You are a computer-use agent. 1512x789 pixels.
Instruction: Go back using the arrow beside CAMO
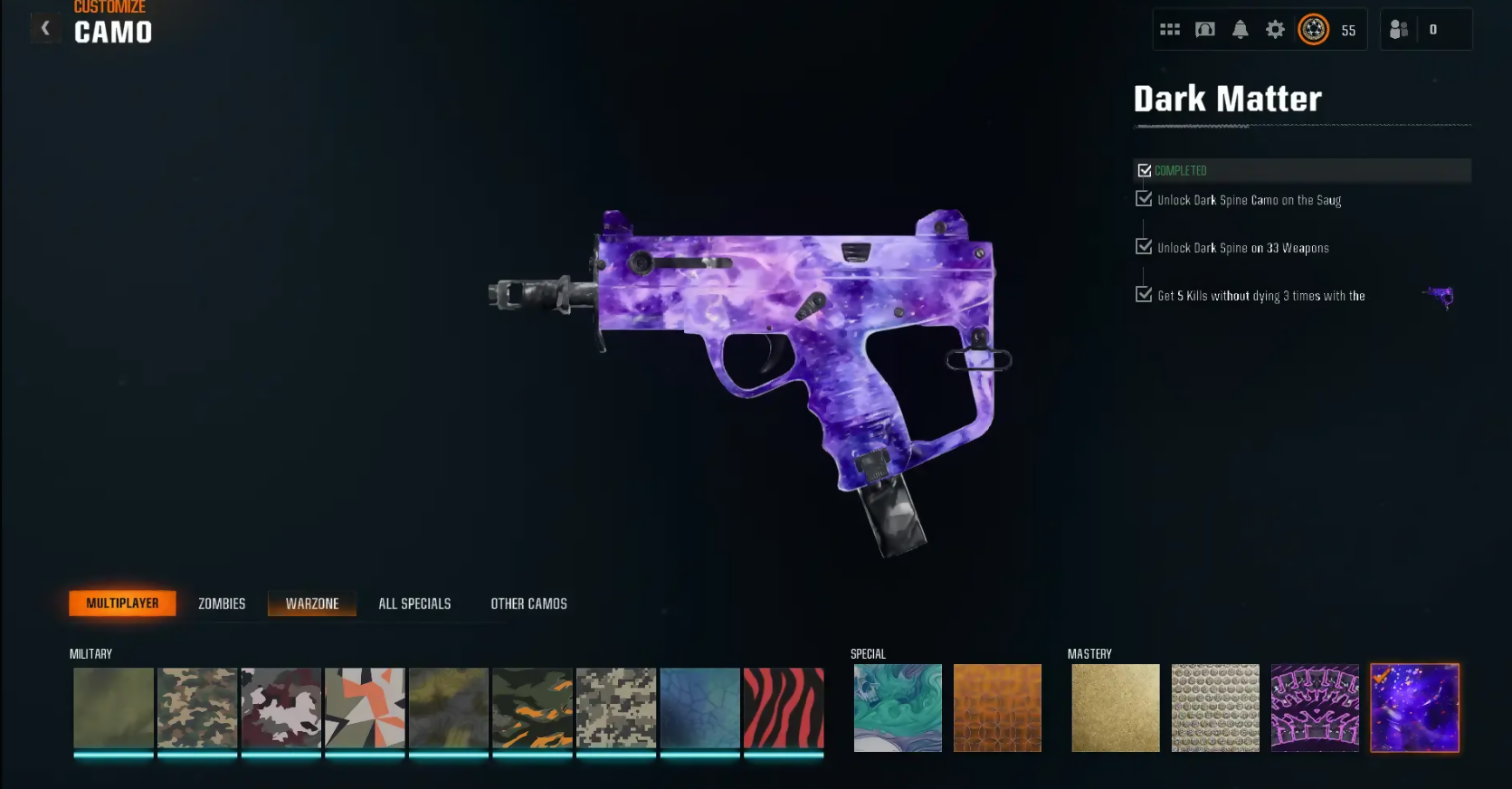pos(45,29)
